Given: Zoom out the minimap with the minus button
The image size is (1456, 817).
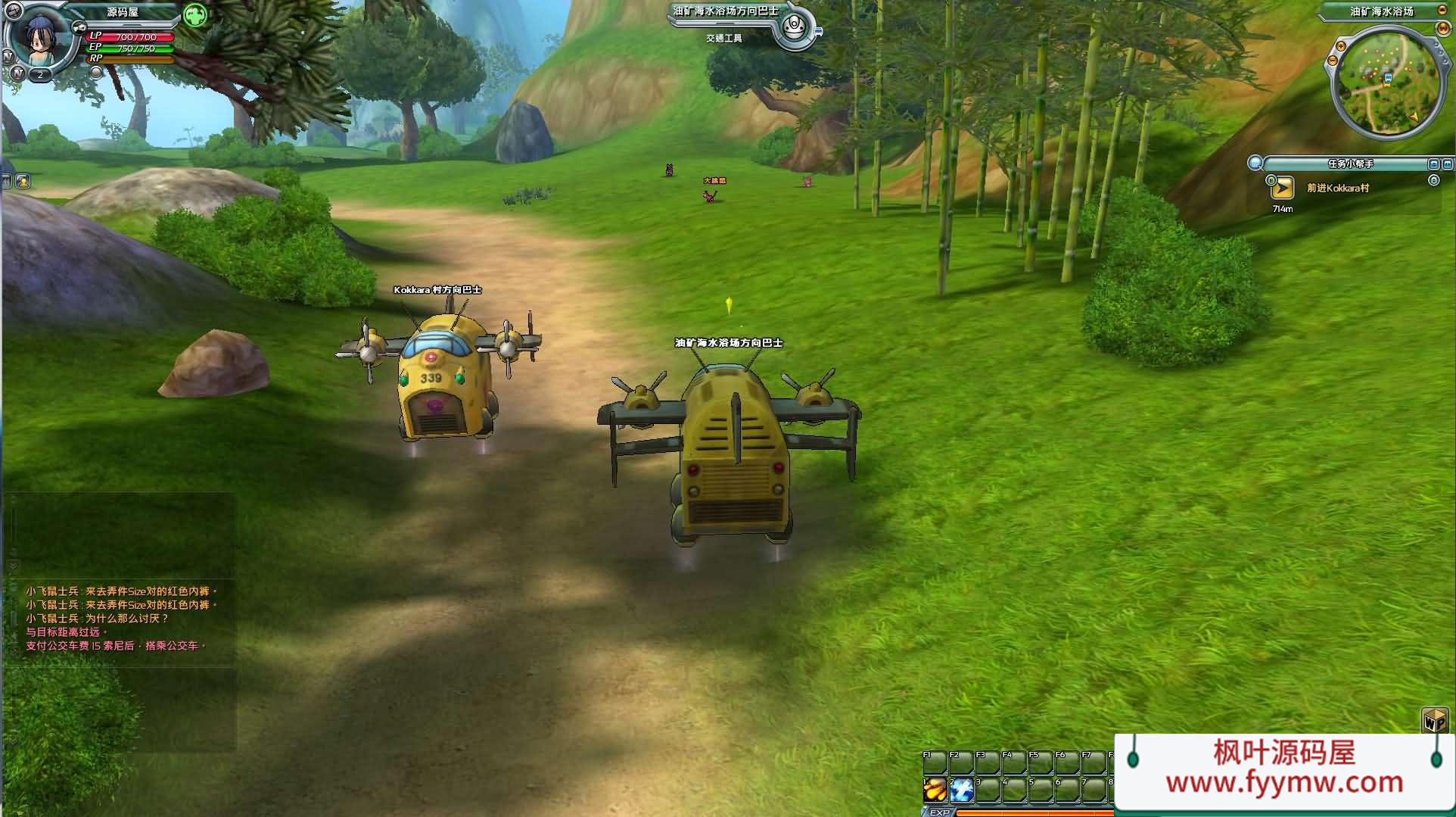Looking at the screenshot, I should pyautogui.click(x=1333, y=61).
